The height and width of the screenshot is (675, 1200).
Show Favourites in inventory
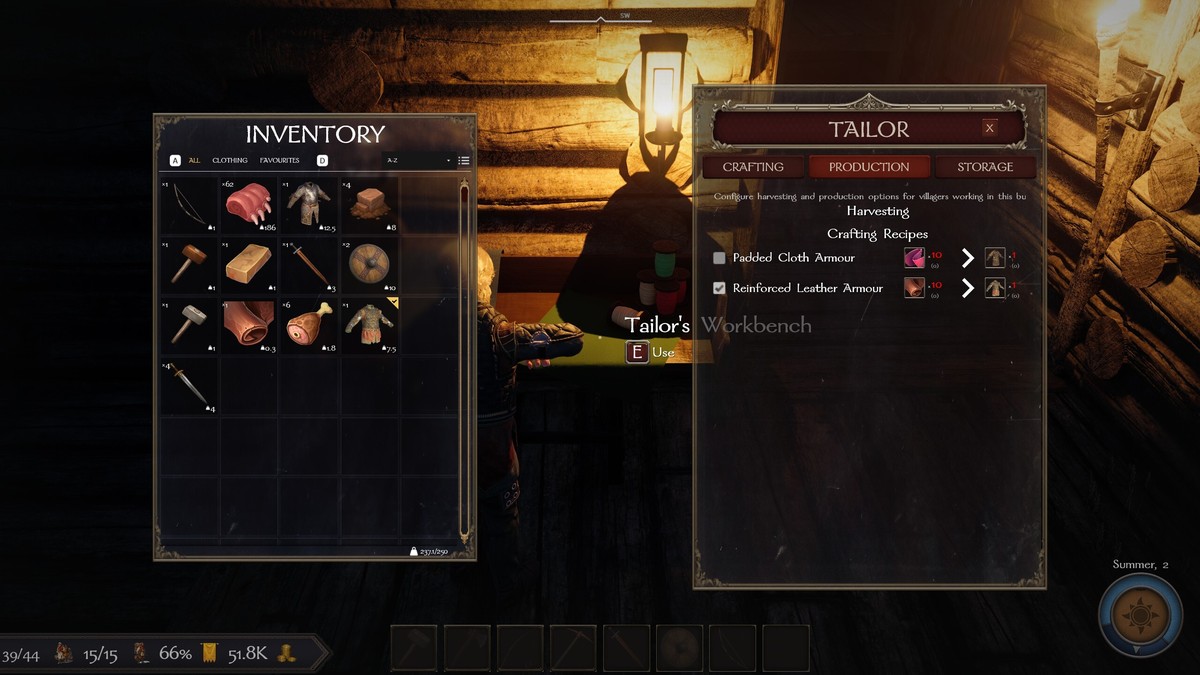280,160
